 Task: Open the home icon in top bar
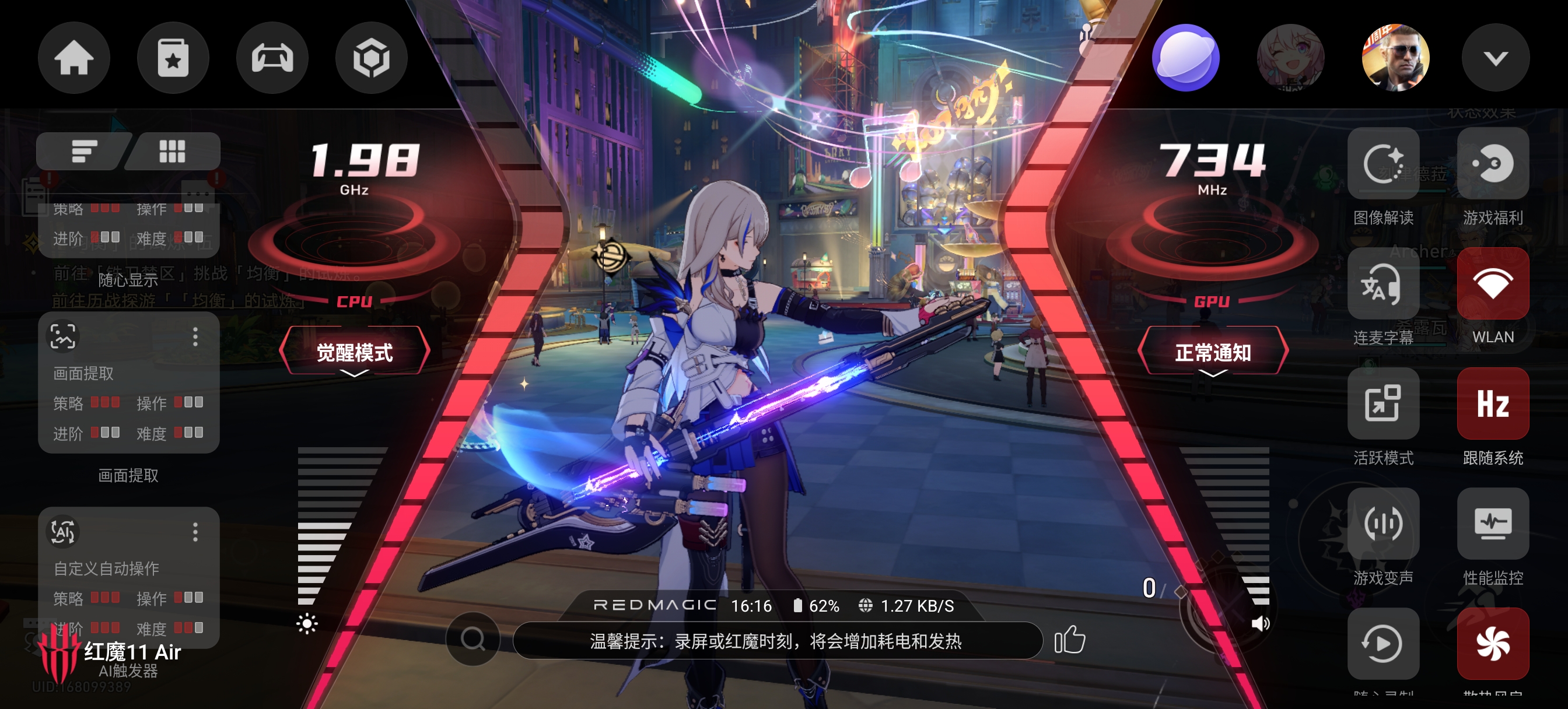point(73,58)
